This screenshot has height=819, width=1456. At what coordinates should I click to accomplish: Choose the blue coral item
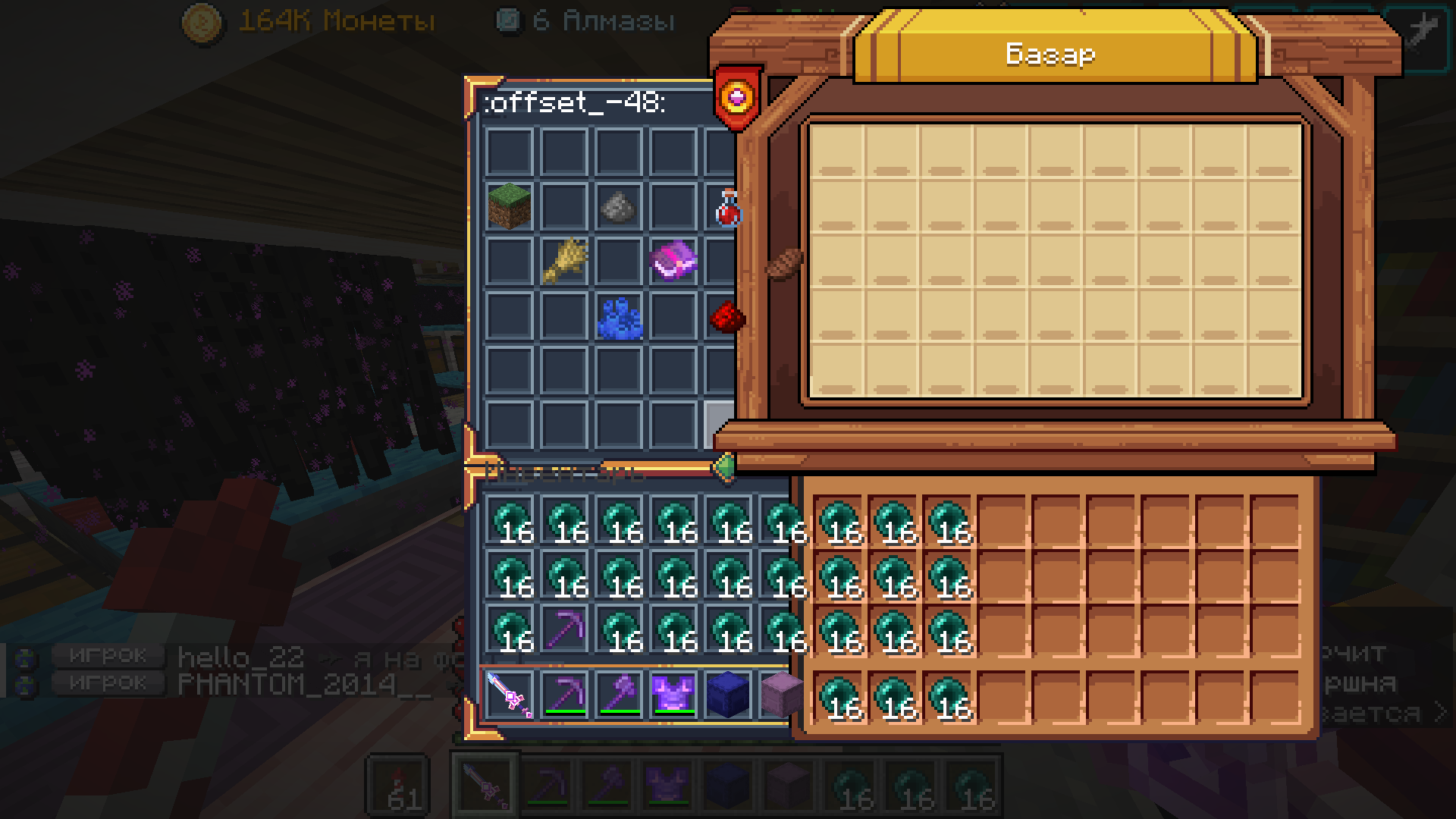tap(619, 316)
